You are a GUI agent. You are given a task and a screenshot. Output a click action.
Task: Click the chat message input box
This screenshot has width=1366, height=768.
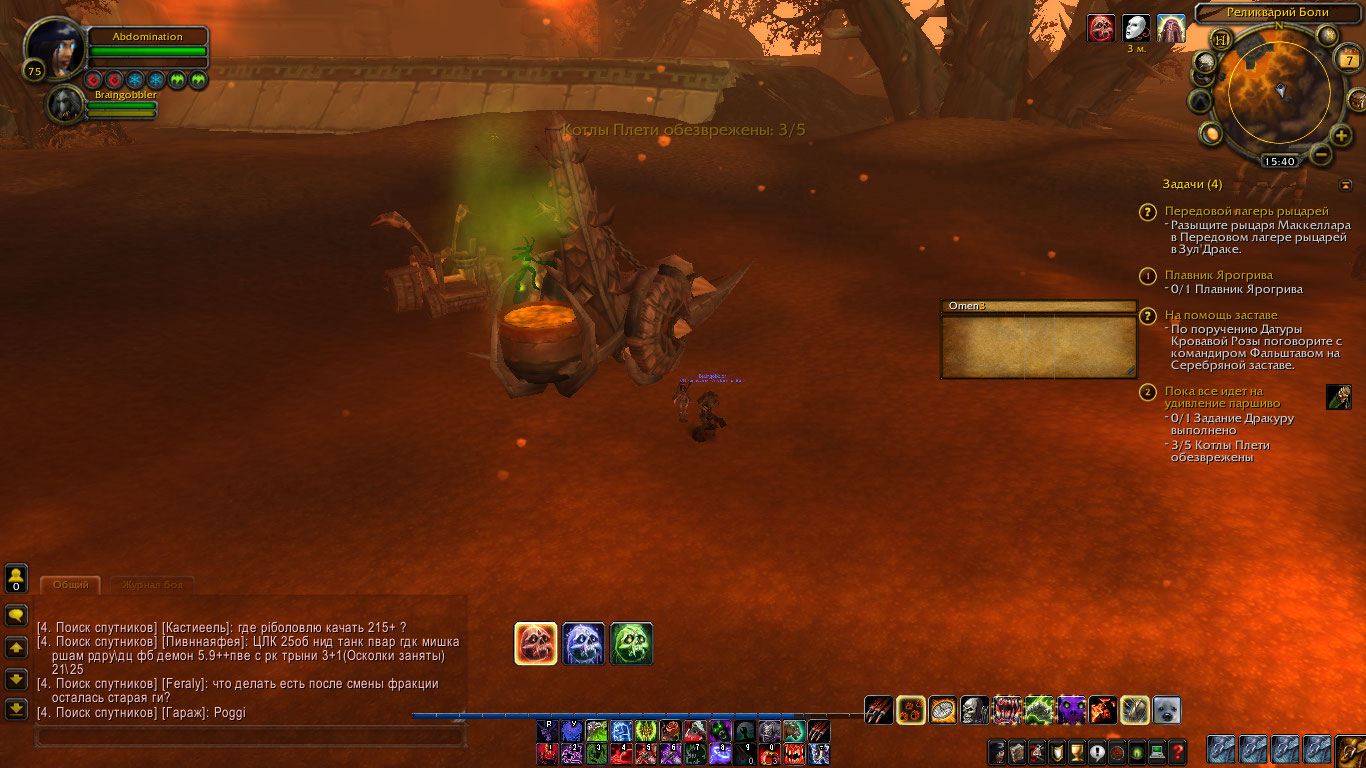(x=250, y=737)
